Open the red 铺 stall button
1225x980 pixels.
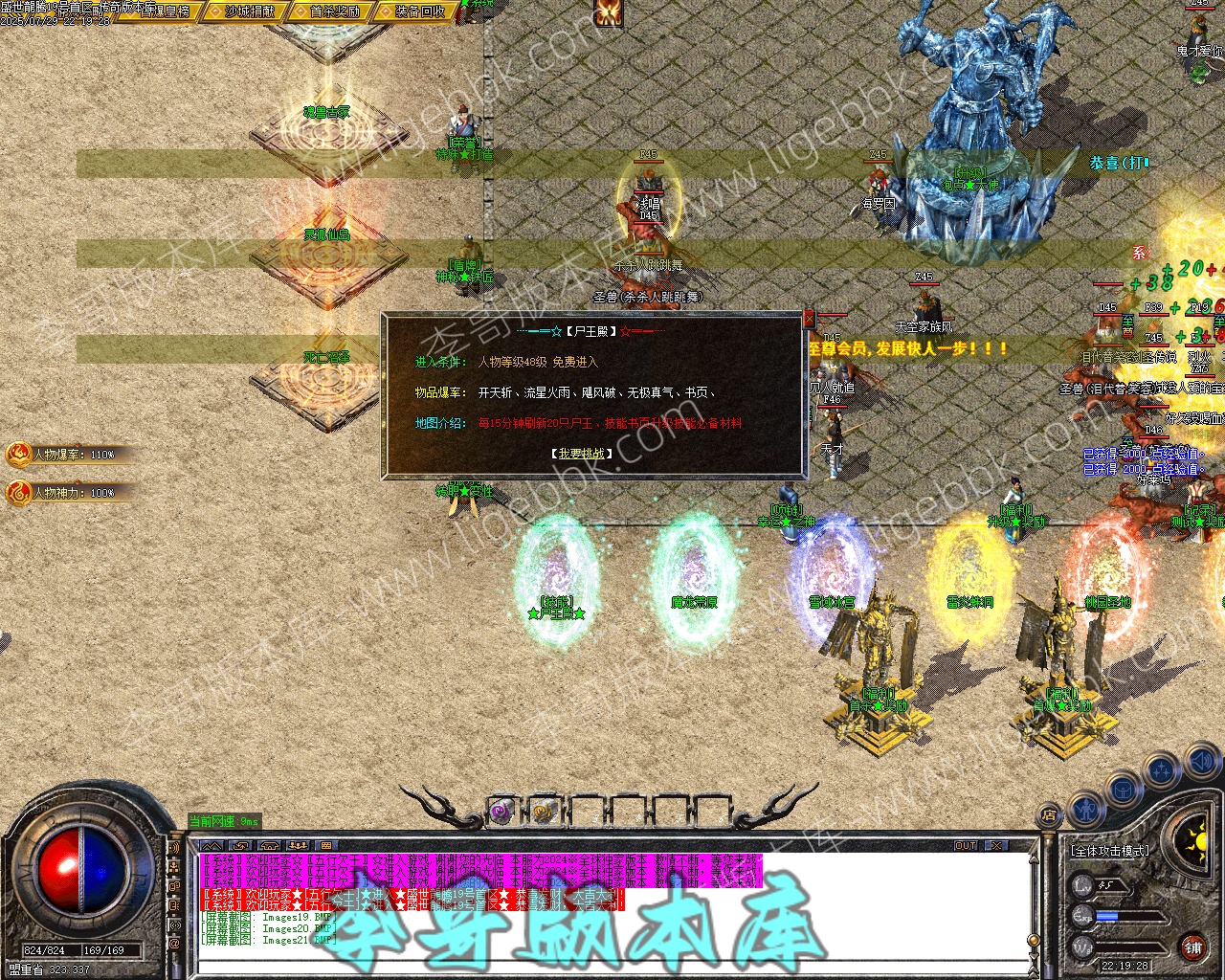(x=1192, y=947)
